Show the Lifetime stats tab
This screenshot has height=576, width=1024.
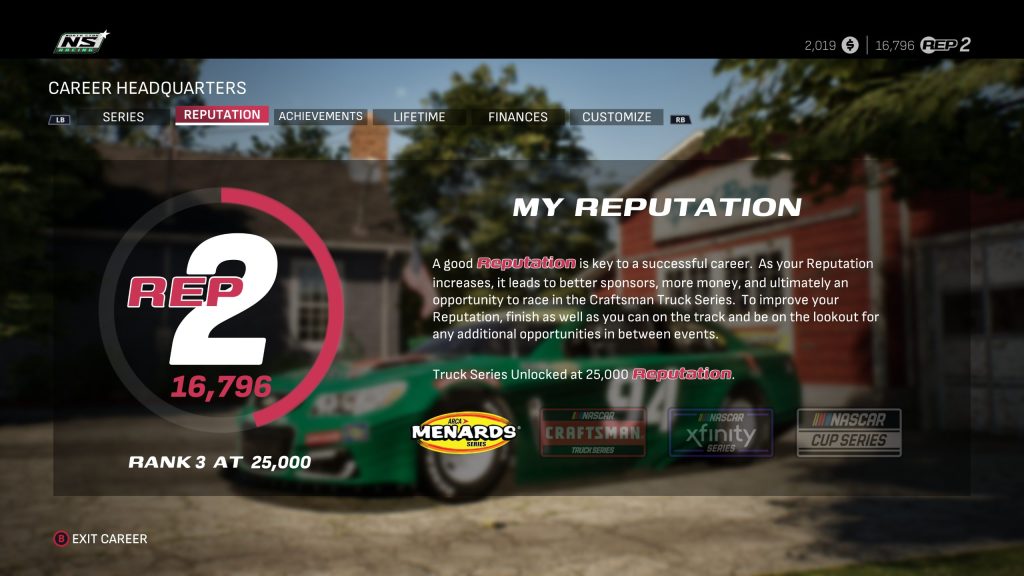click(x=419, y=117)
